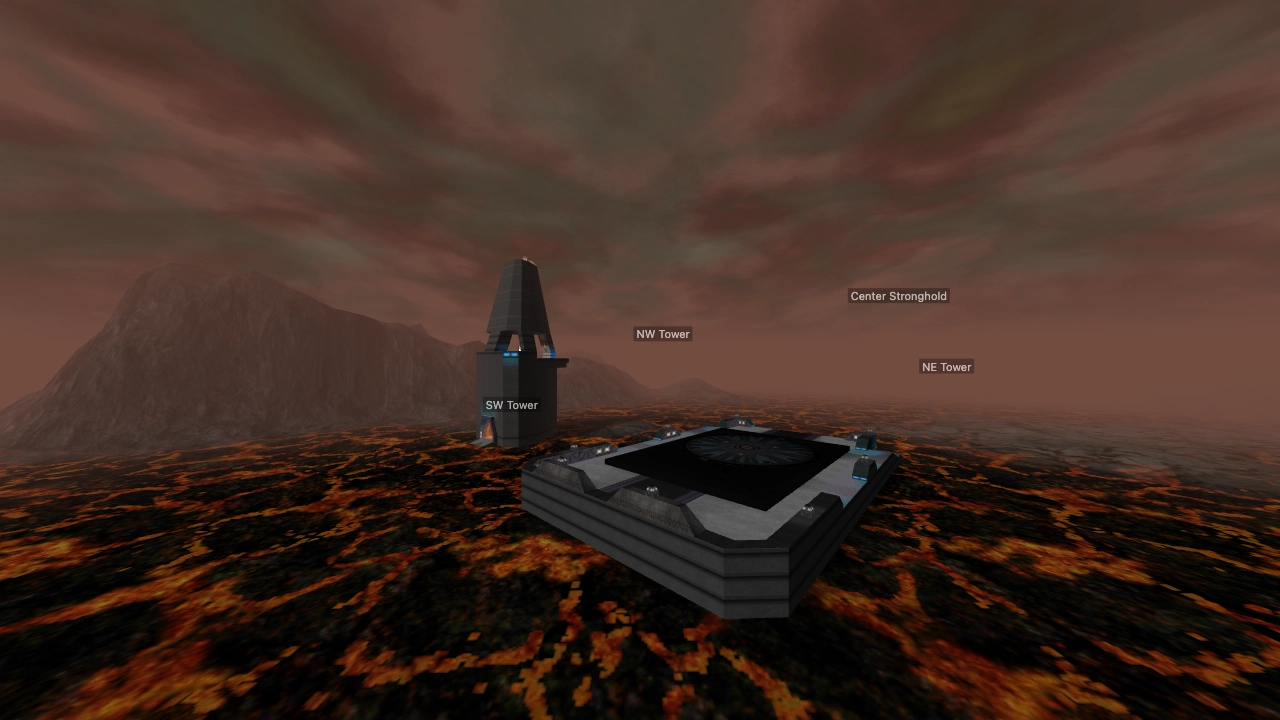The height and width of the screenshot is (720, 1280).
Task: Click the Center Stronghold nameplate label
Action: (897, 296)
